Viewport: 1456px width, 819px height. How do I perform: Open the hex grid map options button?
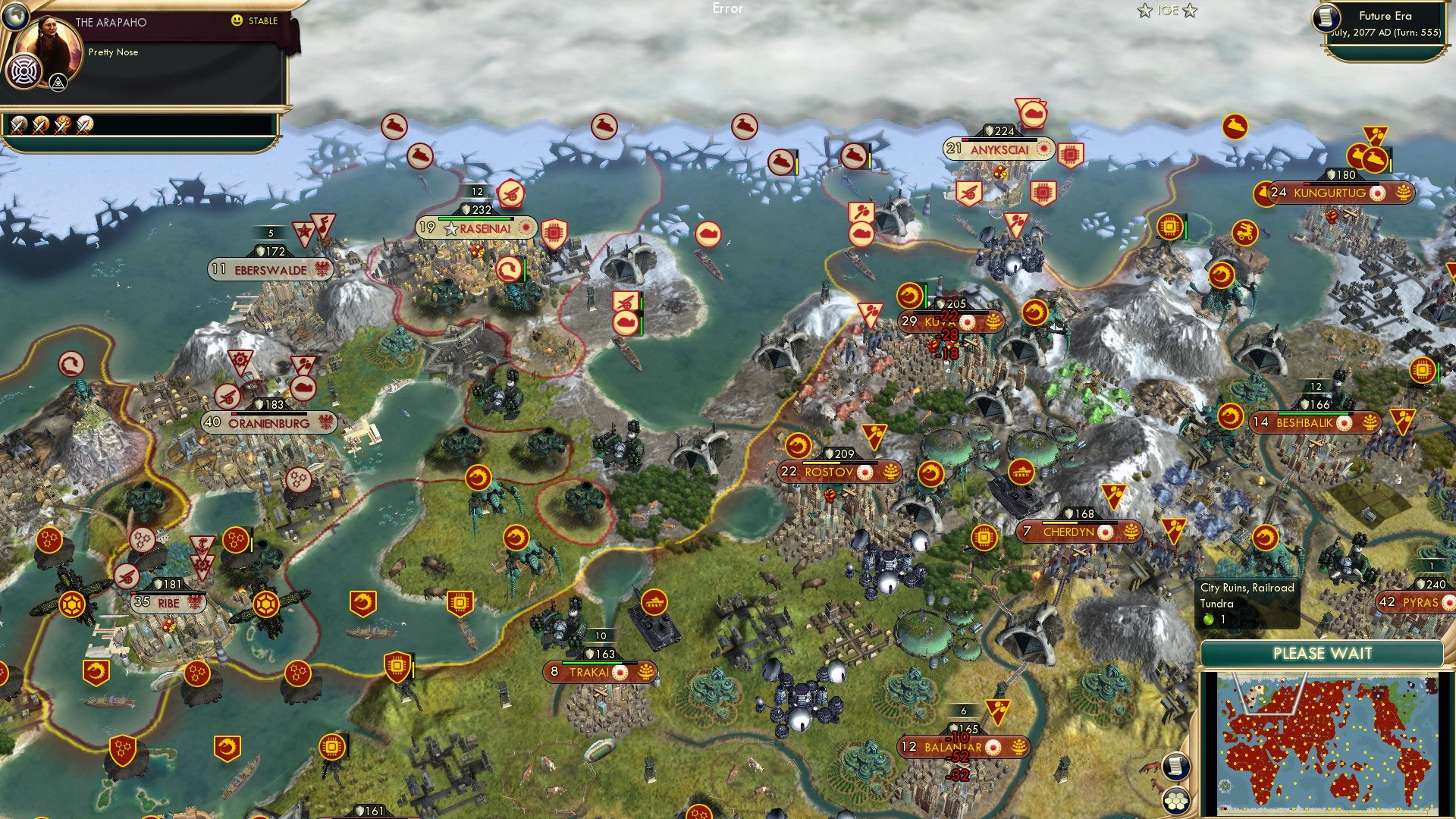tap(1176, 801)
